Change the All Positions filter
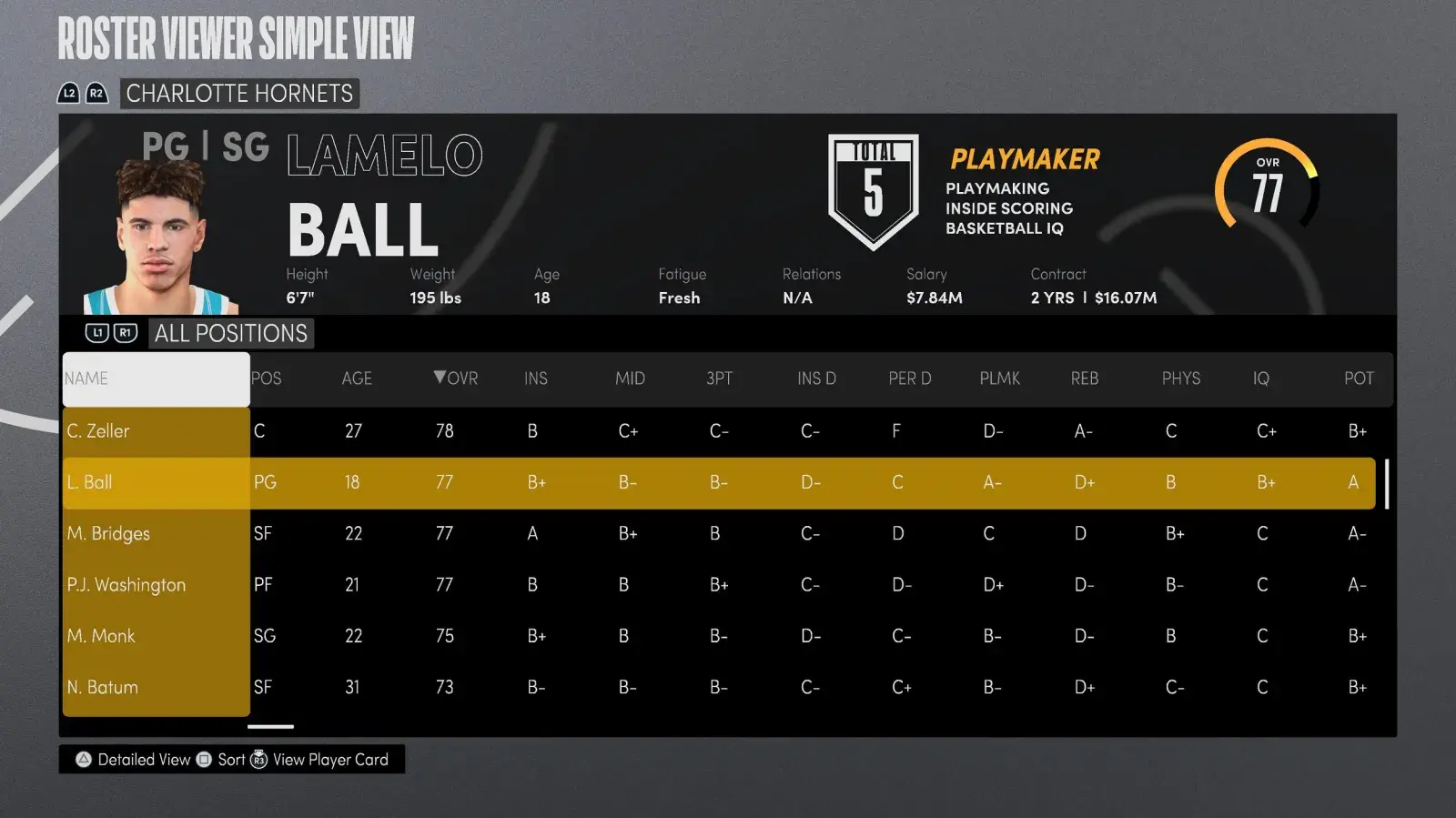Image resolution: width=1456 pixels, height=818 pixels. (x=231, y=334)
